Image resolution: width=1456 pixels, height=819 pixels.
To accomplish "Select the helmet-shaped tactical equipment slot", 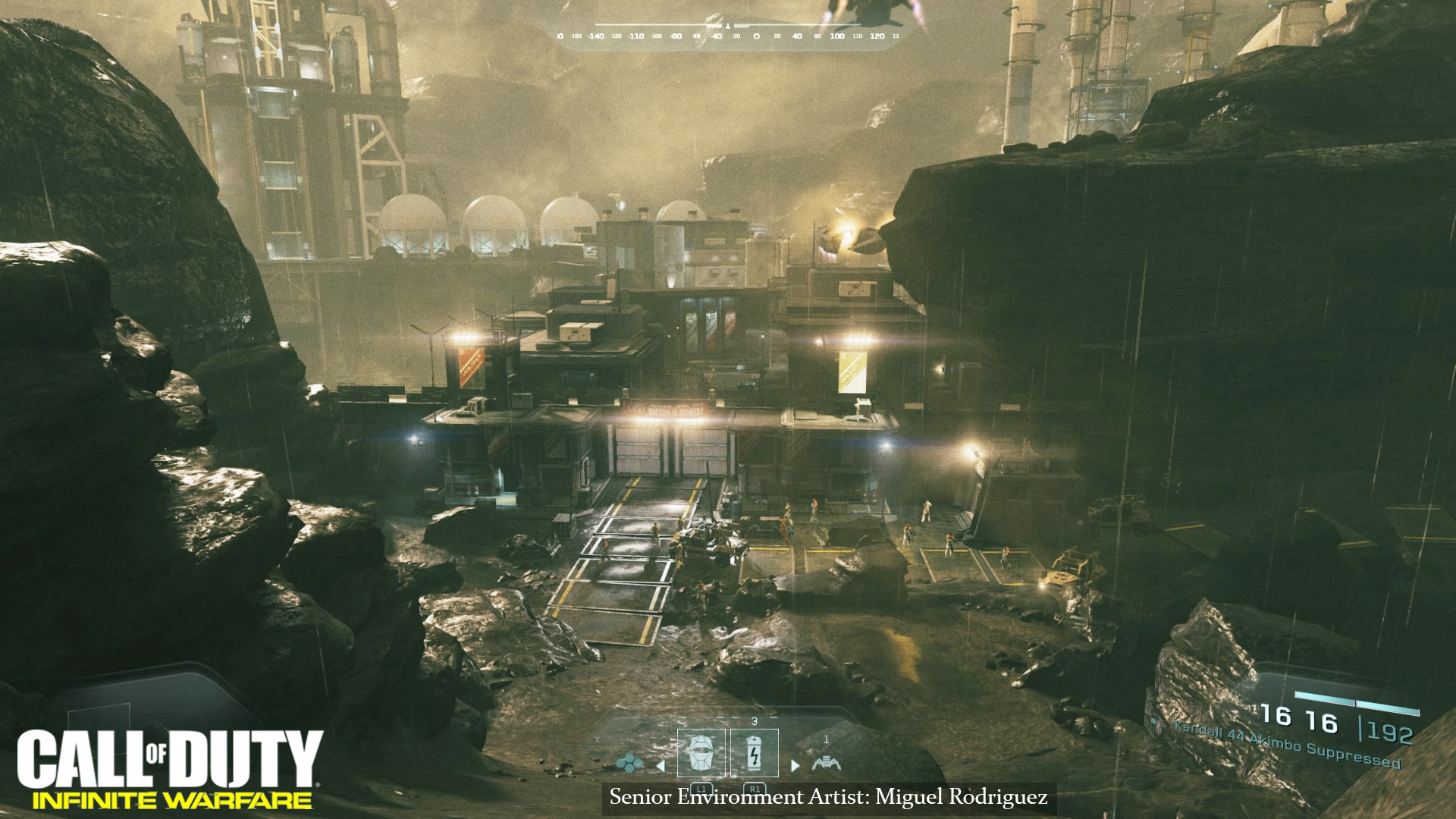I will click(701, 753).
